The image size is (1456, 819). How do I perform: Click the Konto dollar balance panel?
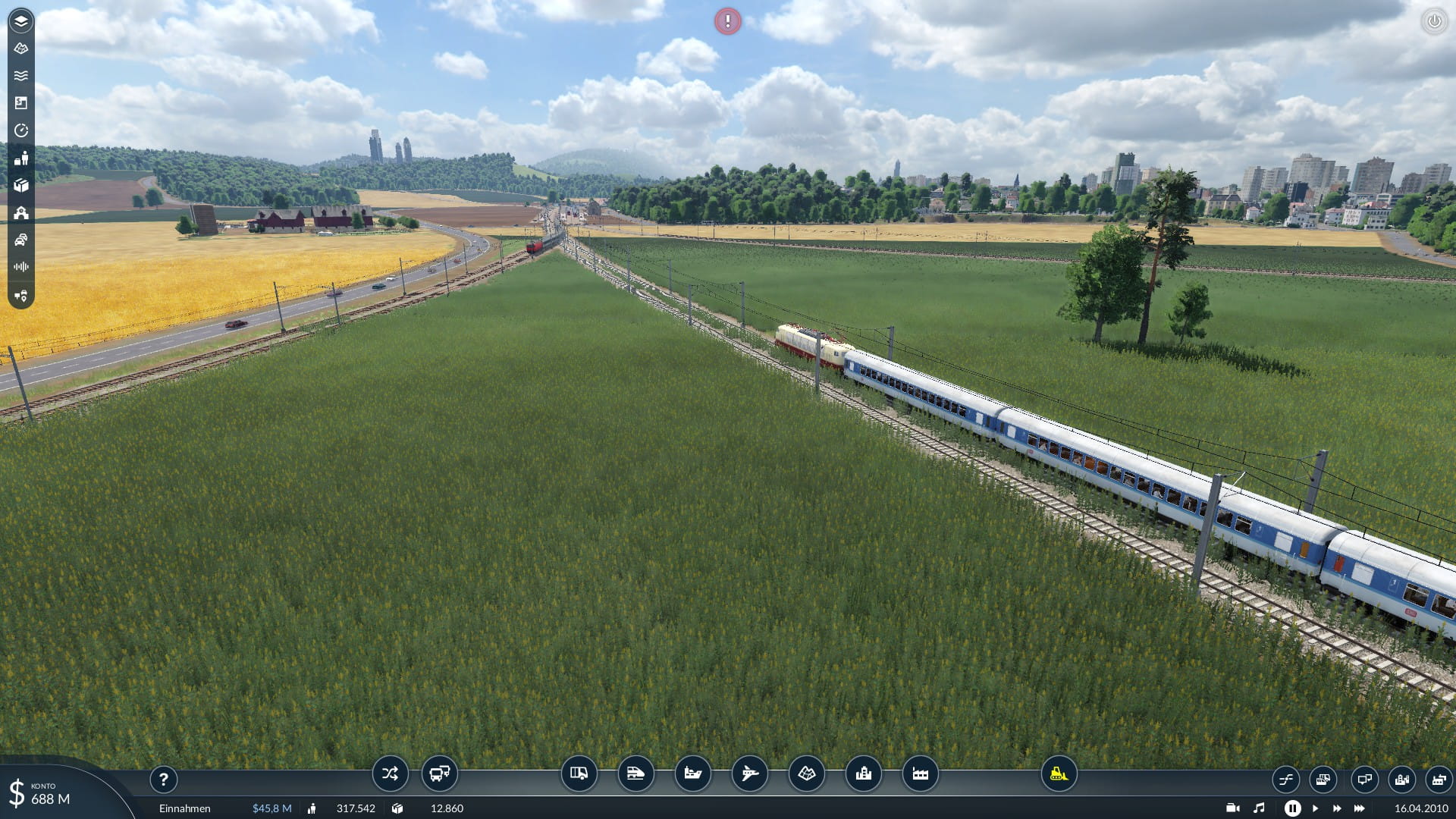pyautogui.click(x=45, y=793)
